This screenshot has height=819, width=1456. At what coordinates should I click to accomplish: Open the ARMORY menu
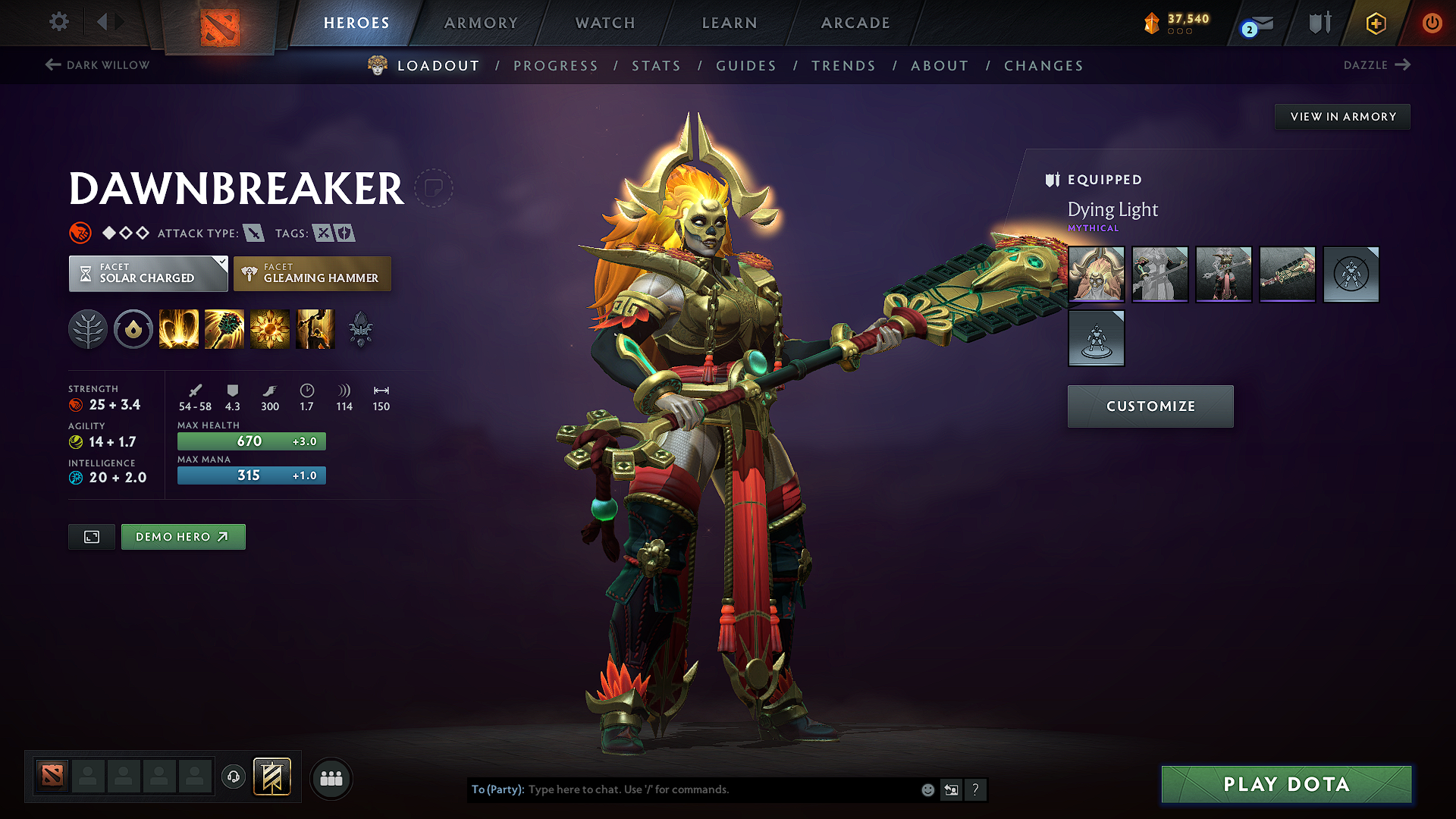481,23
